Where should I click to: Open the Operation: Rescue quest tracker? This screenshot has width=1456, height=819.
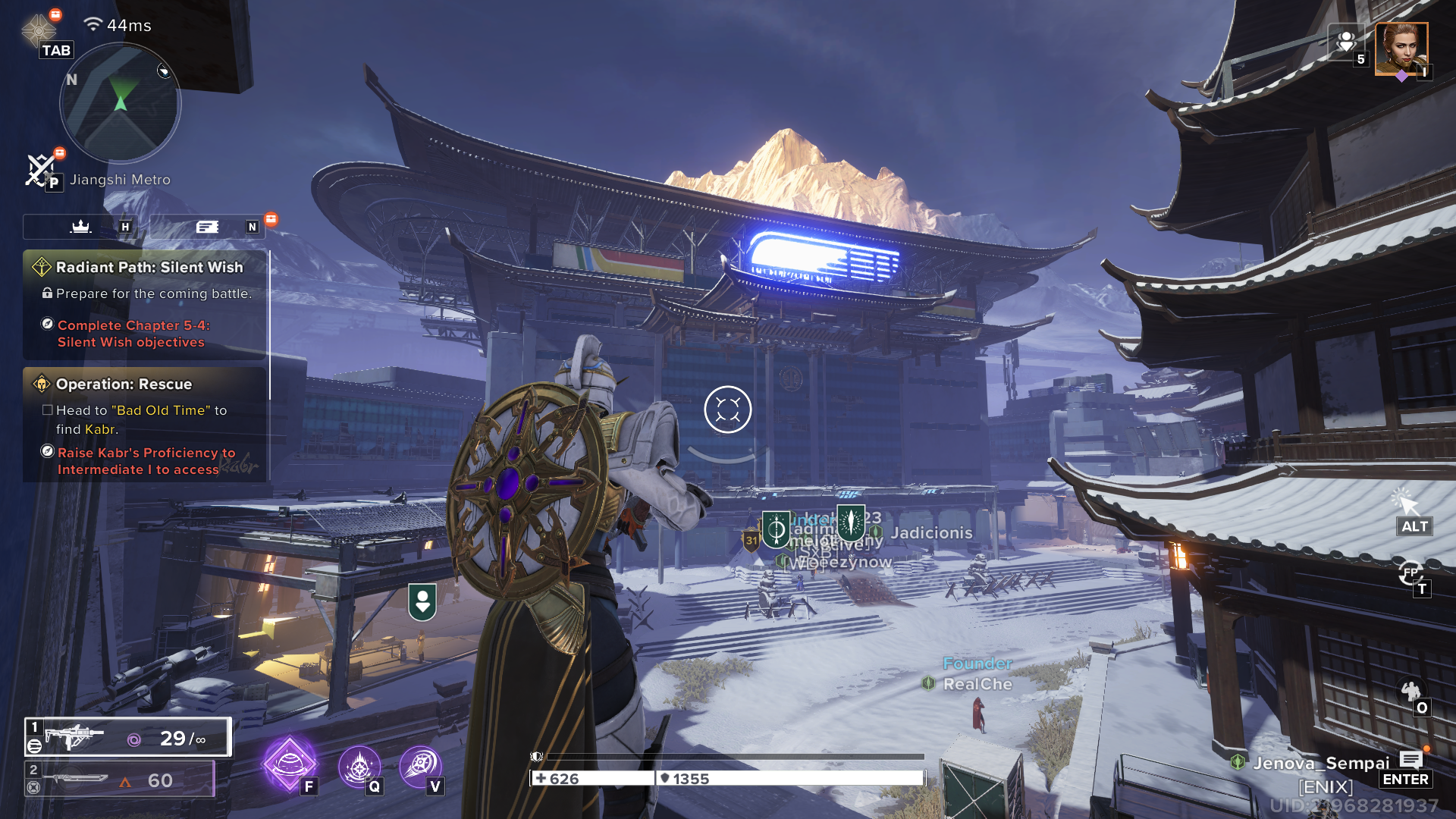(124, 384)
